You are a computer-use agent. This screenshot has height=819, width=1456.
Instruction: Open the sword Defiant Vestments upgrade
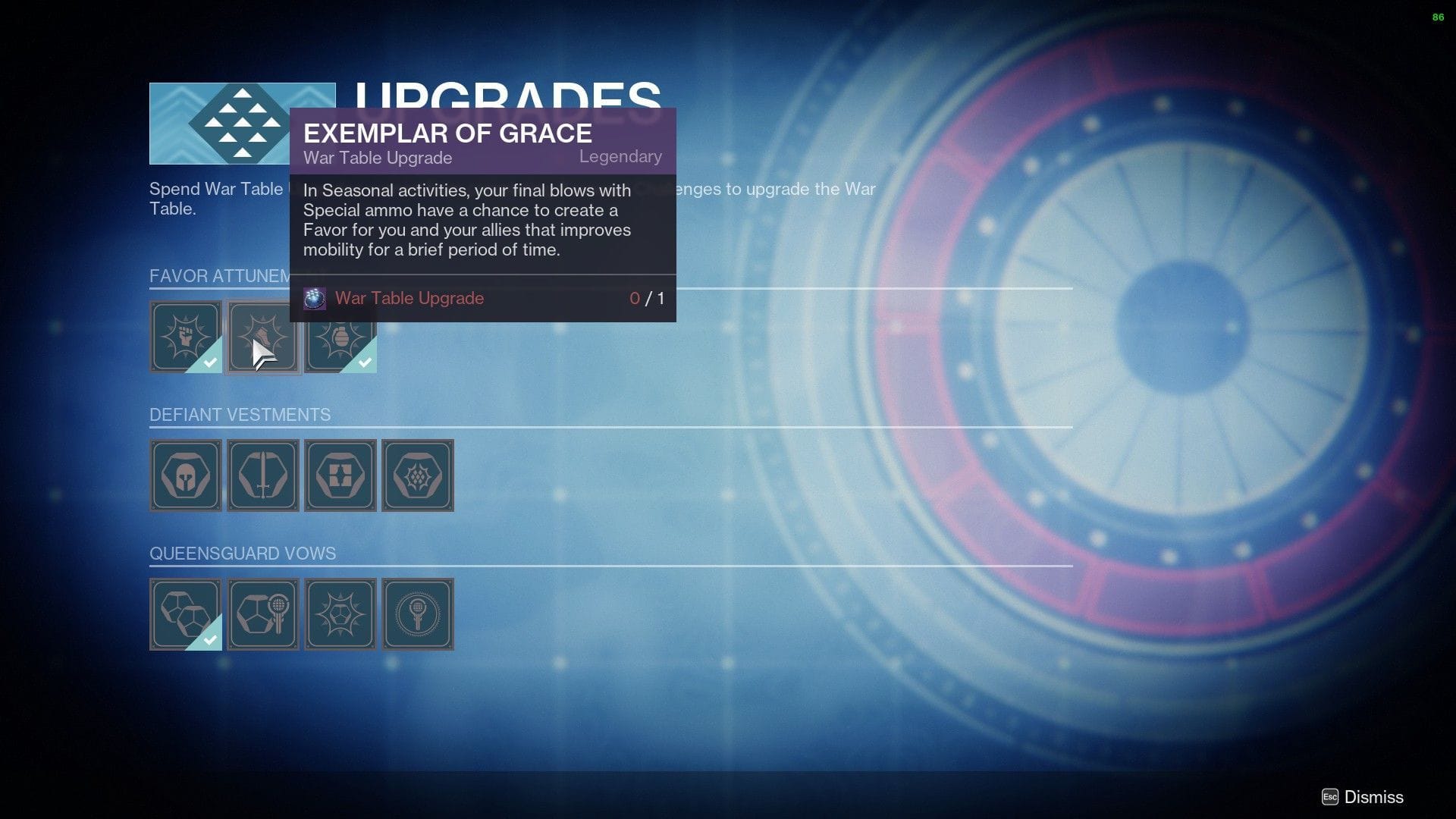tap(262, 475)
